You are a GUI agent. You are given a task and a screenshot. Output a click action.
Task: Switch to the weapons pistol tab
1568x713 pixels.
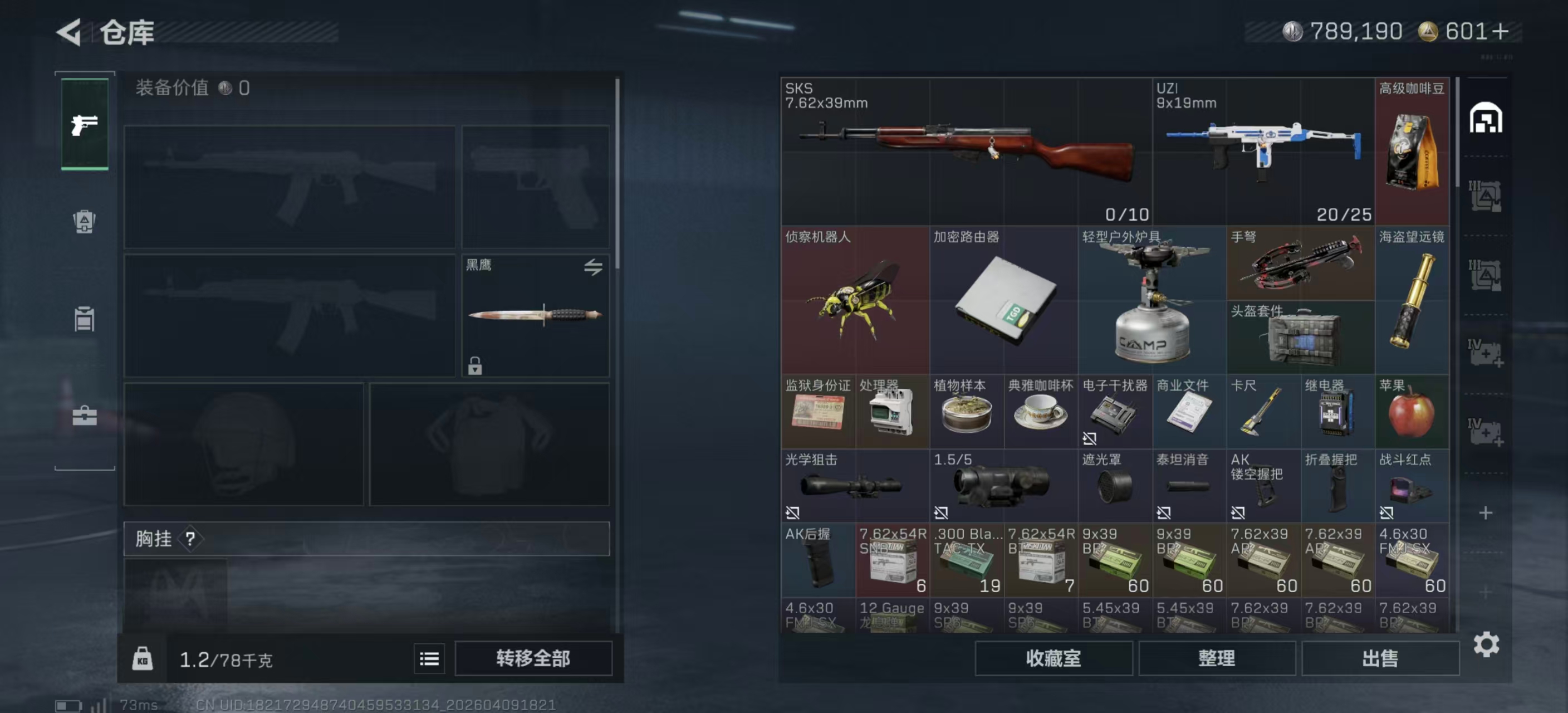click(x=85, y=124)
